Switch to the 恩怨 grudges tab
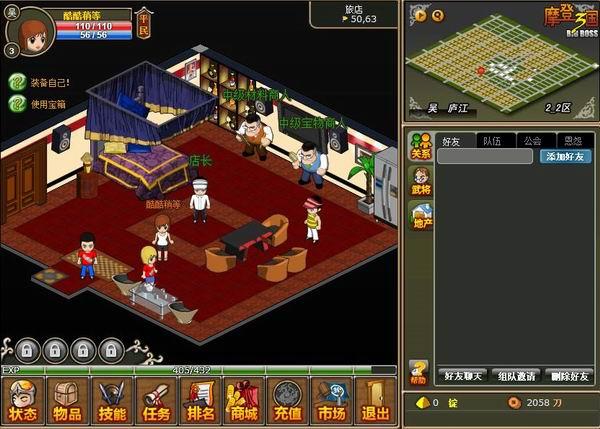600x429 pixels. (573, 141)
